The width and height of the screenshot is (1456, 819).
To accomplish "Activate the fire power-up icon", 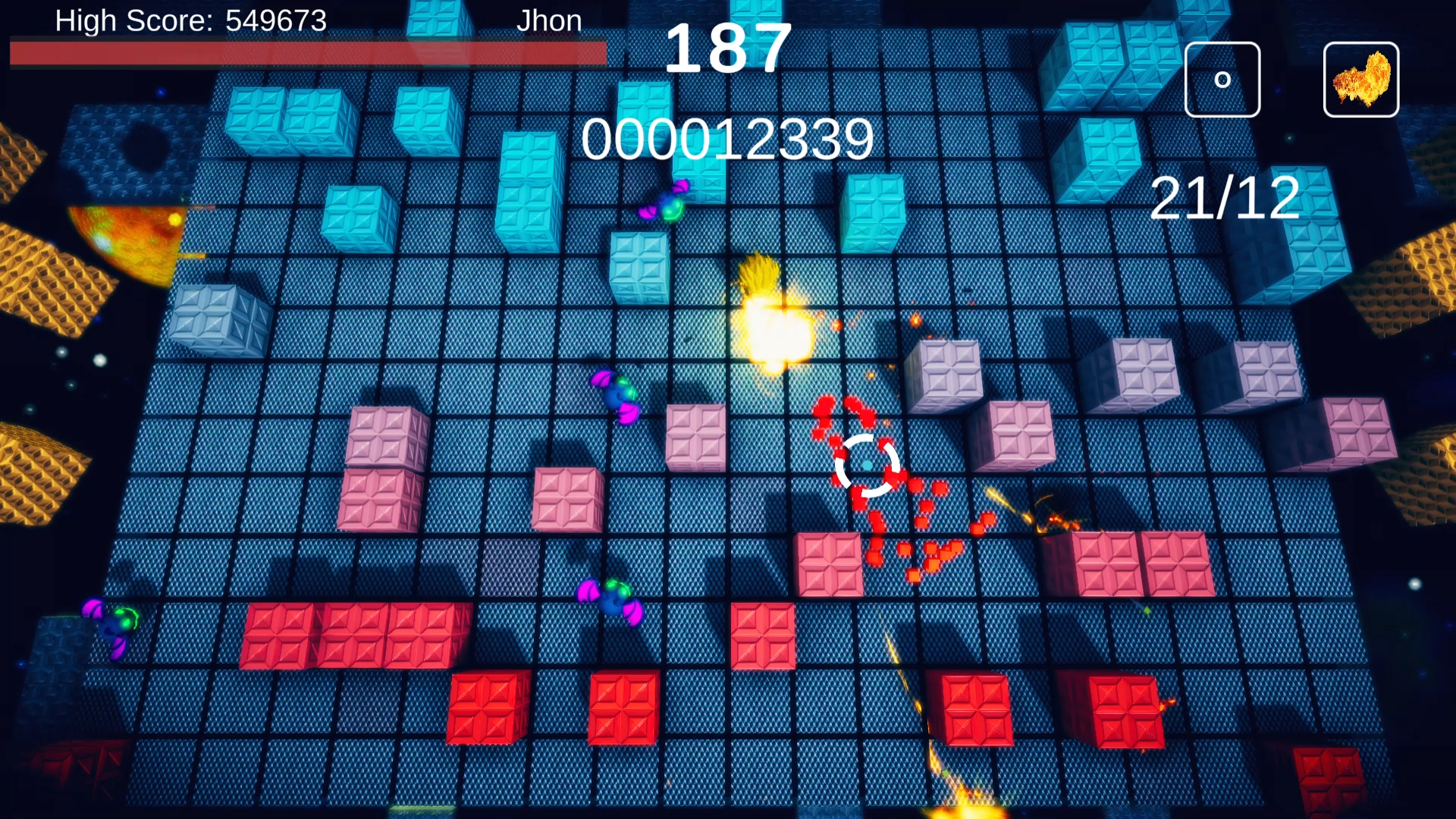I will (1360, 79).
